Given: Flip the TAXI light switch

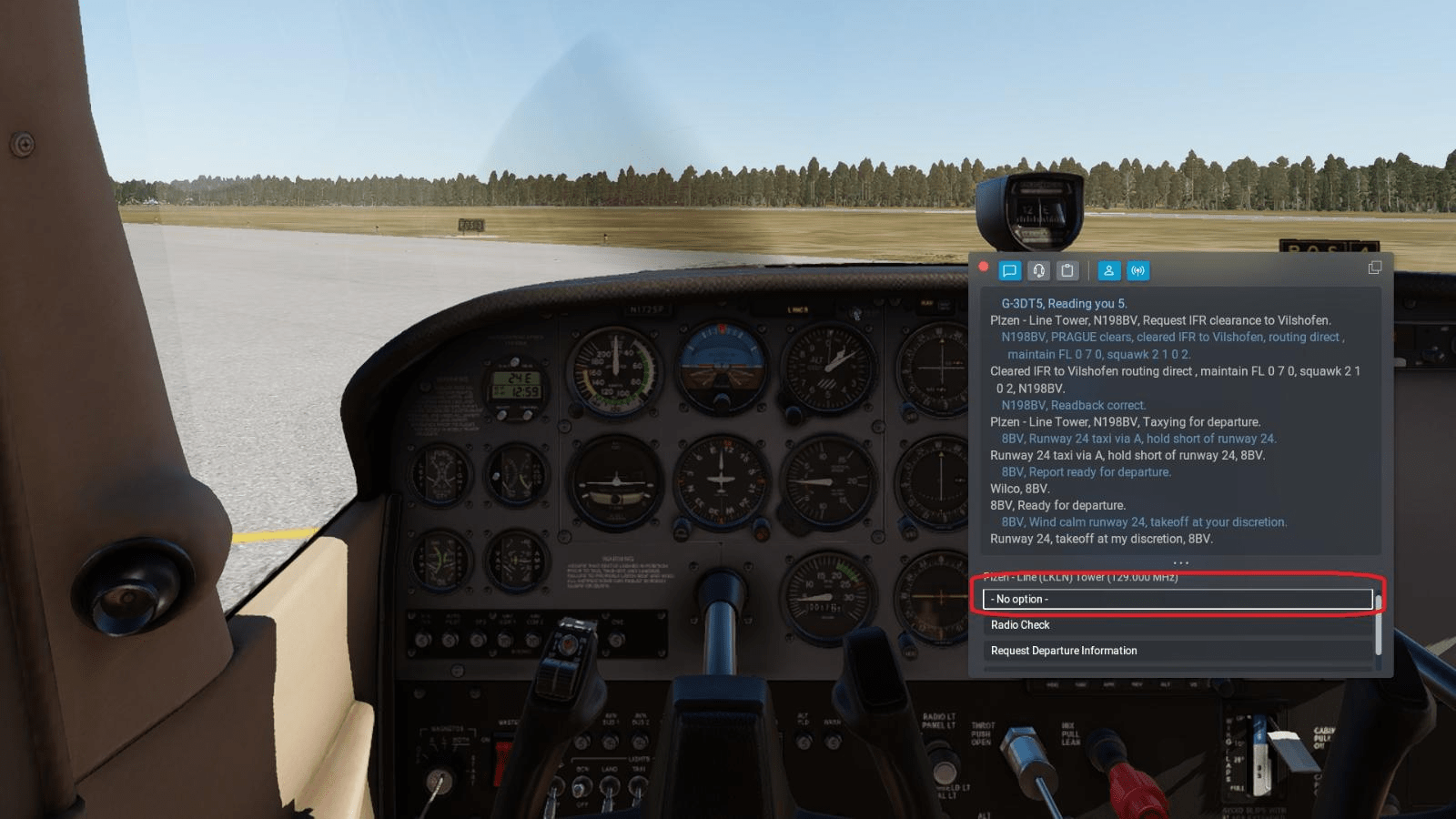Looking at the screenshot, I should (x=637, y=790).
